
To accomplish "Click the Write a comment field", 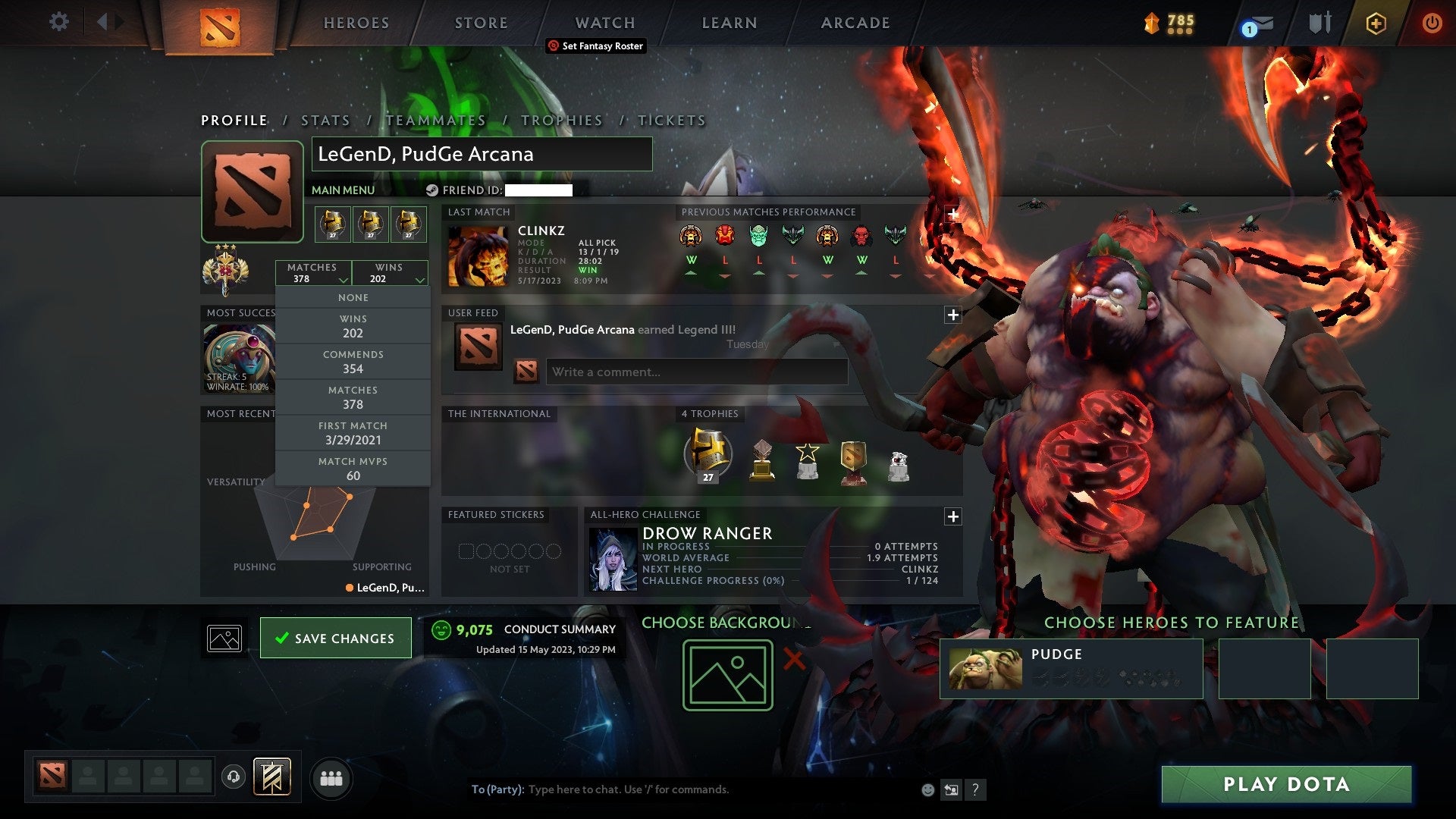I will point(696,372).
